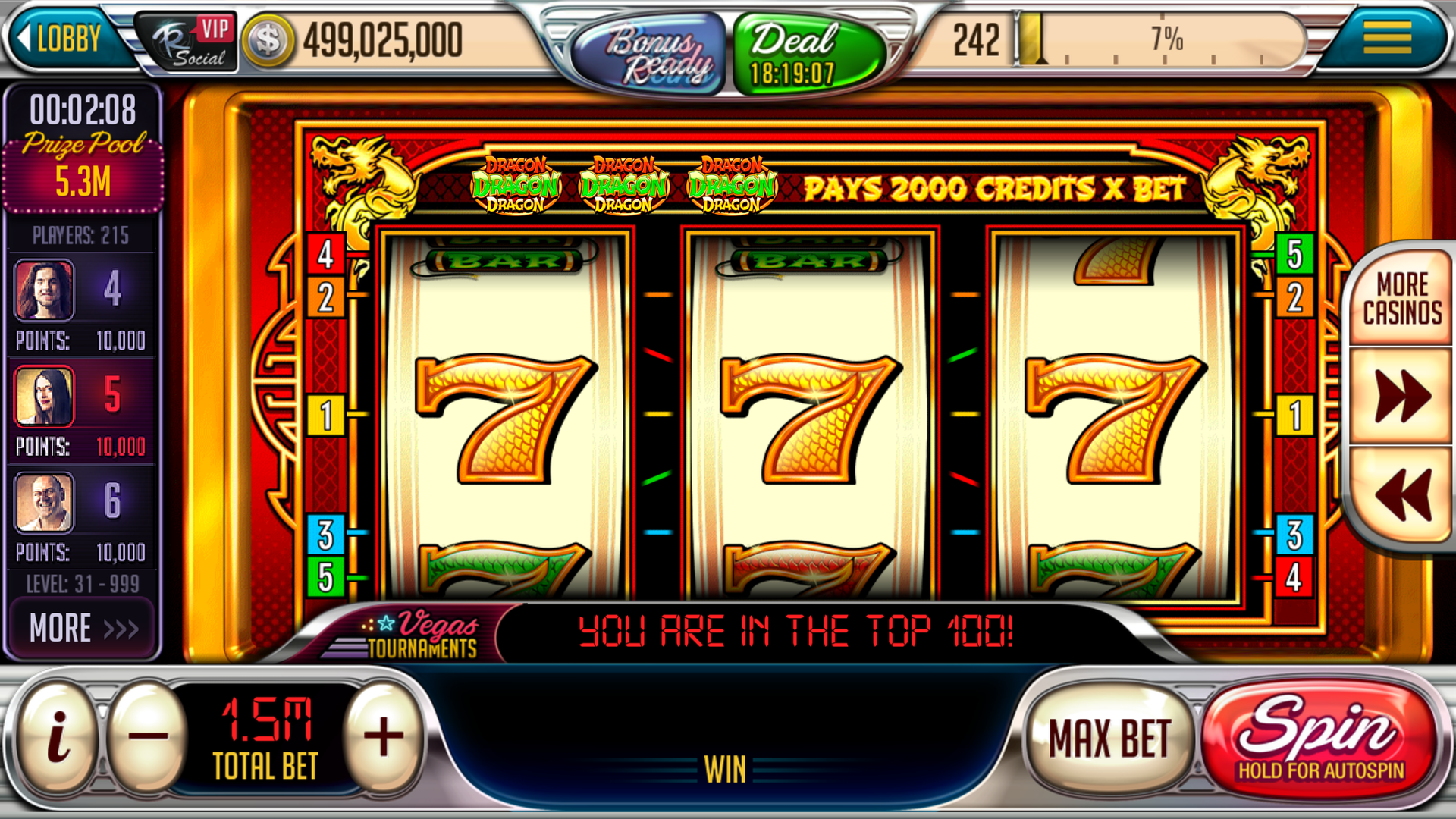Image resolution: width=1456 pixels, height=819 pixels.
Task: Claim the Deal with the countdown timer
Action: click(x=794, y=48)
